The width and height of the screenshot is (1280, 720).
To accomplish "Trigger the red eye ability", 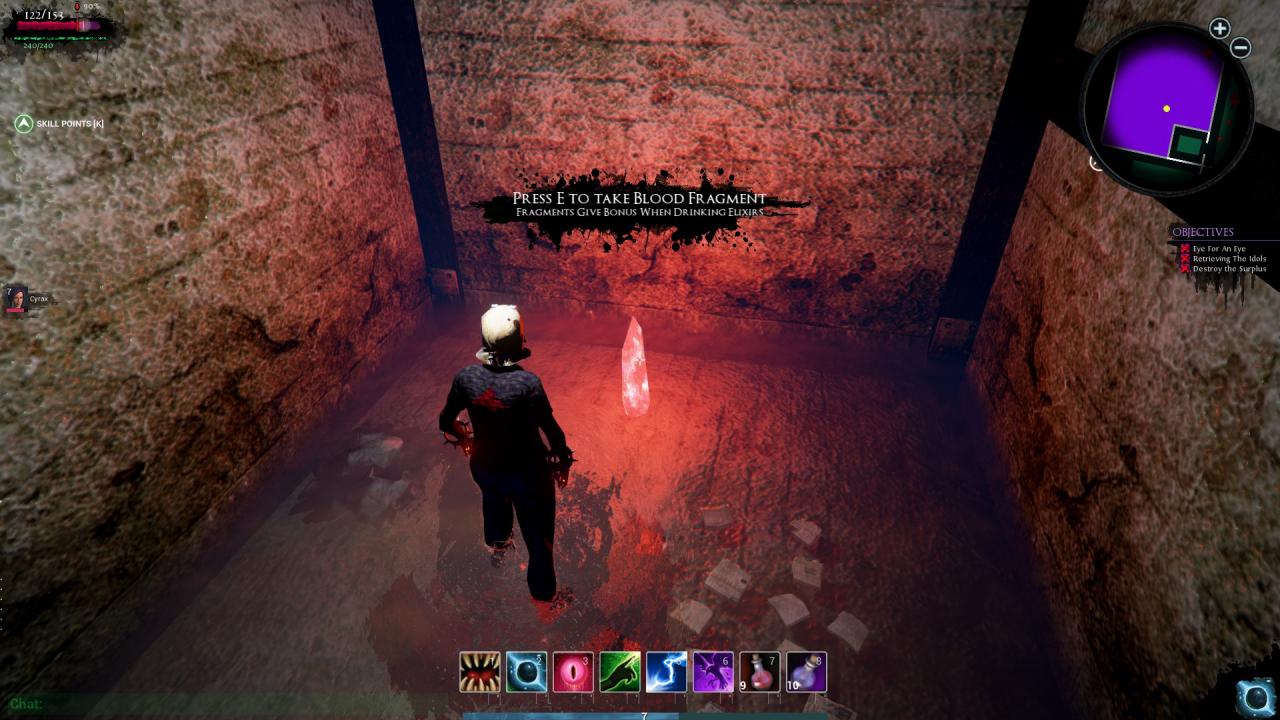I will (x=573, y=672).
